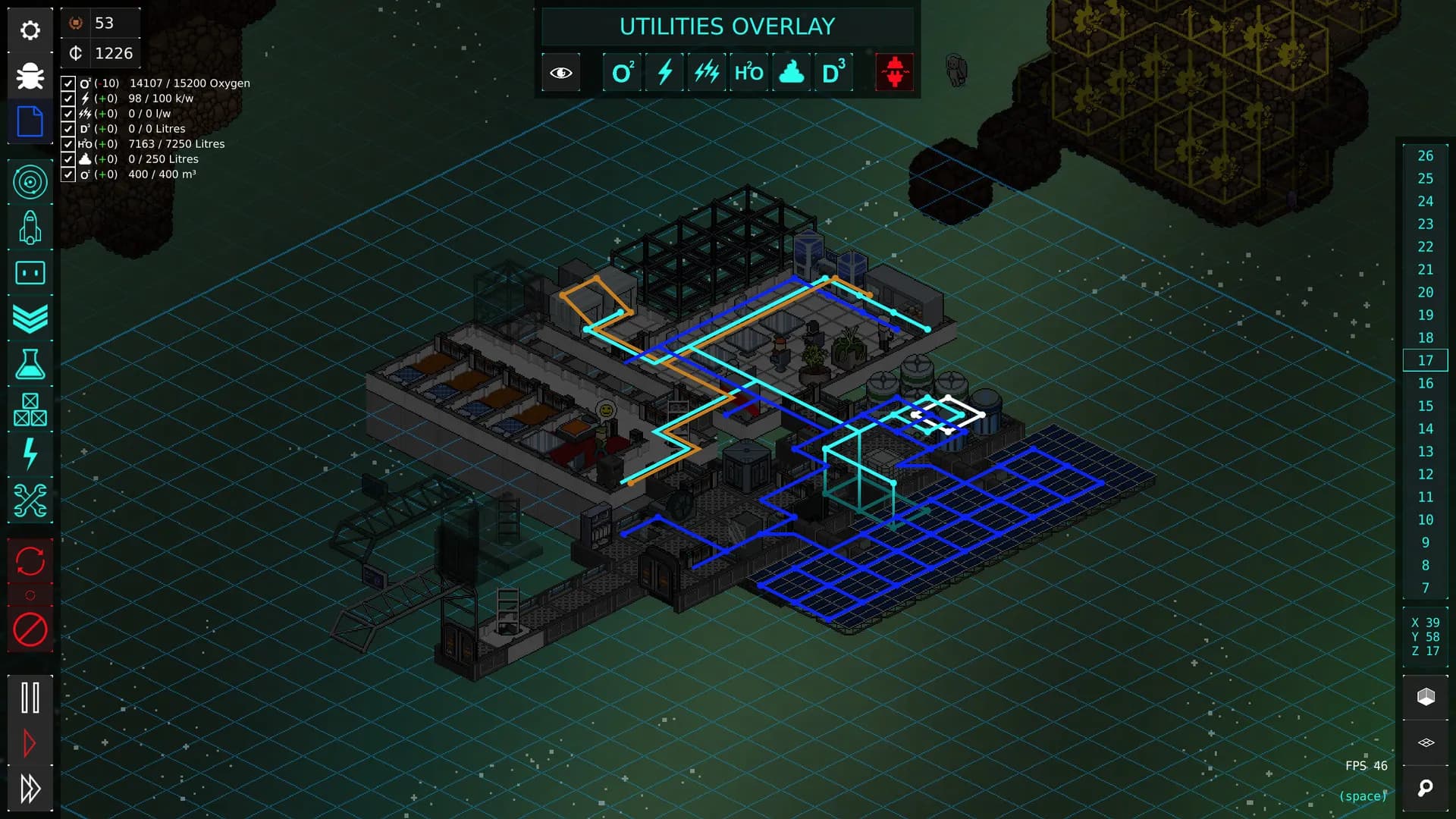Open the blue document page icon
1456x819 pixels.
30,121
